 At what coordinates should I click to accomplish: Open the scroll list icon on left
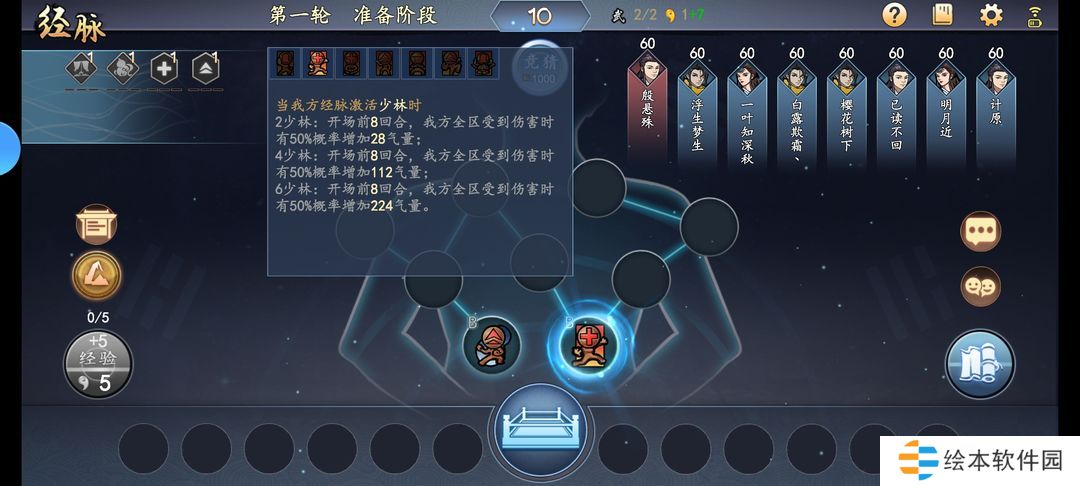click(97, 224)
